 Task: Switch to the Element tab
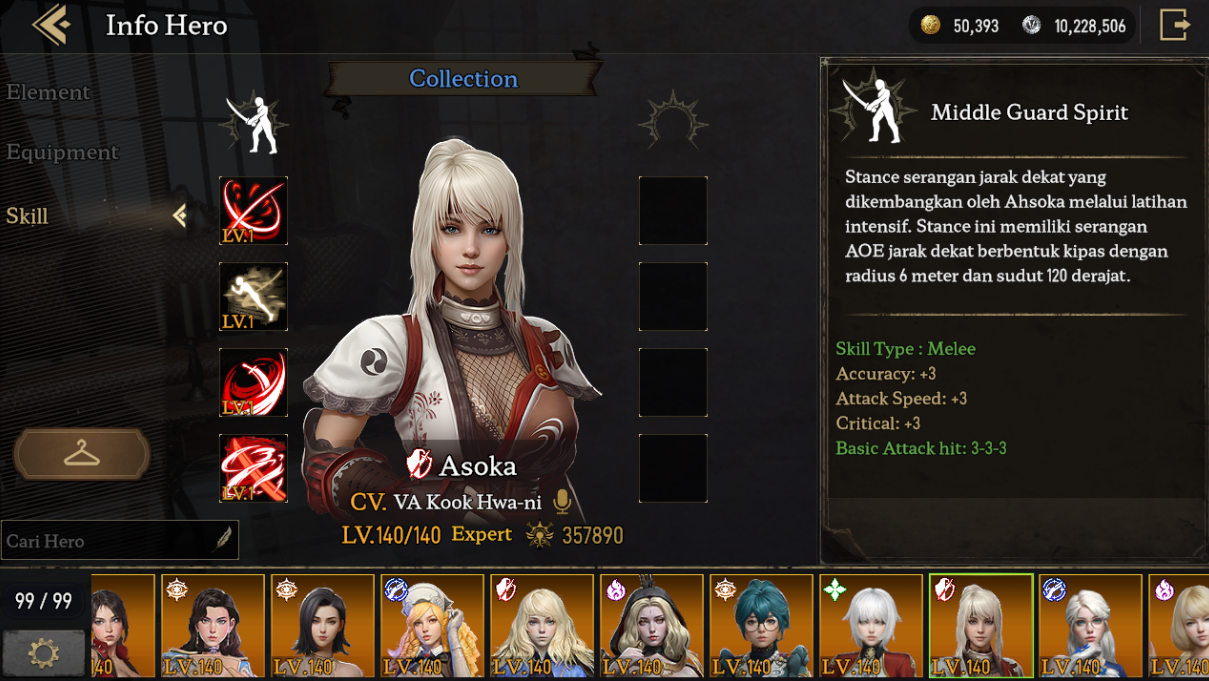click(48, 92)
